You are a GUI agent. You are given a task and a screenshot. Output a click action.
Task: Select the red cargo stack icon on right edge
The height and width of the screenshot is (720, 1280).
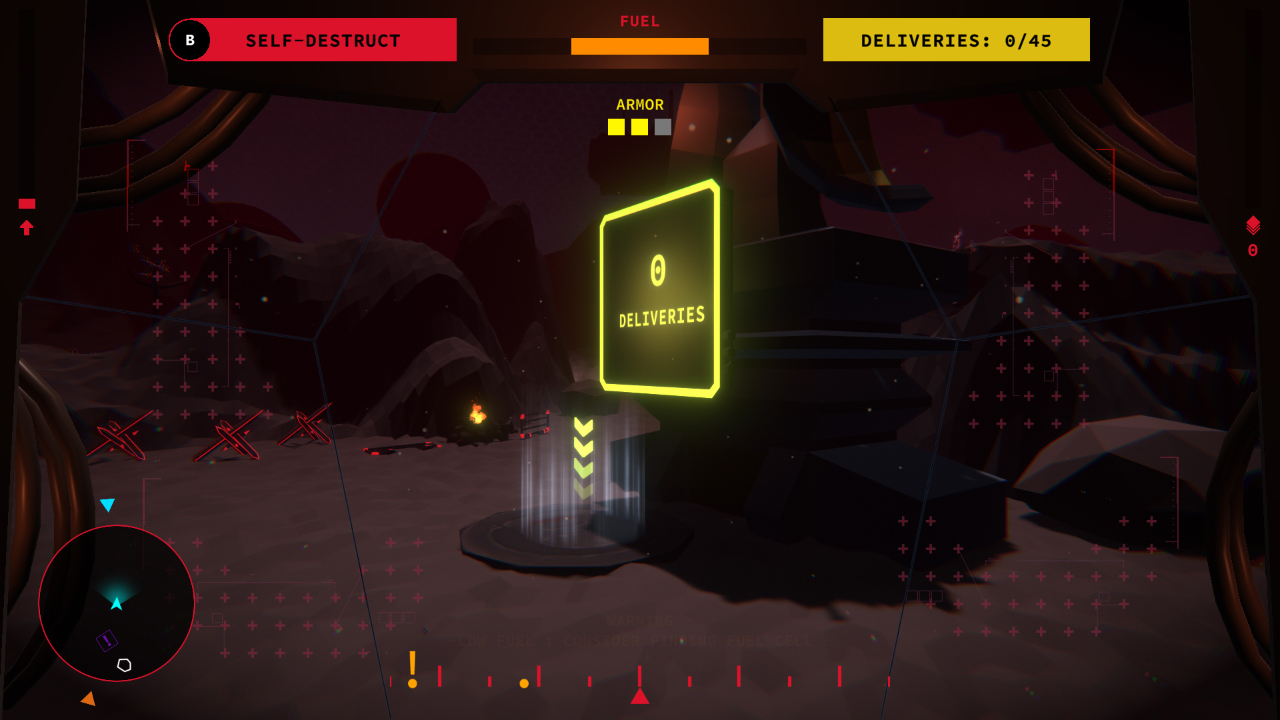1253,224
